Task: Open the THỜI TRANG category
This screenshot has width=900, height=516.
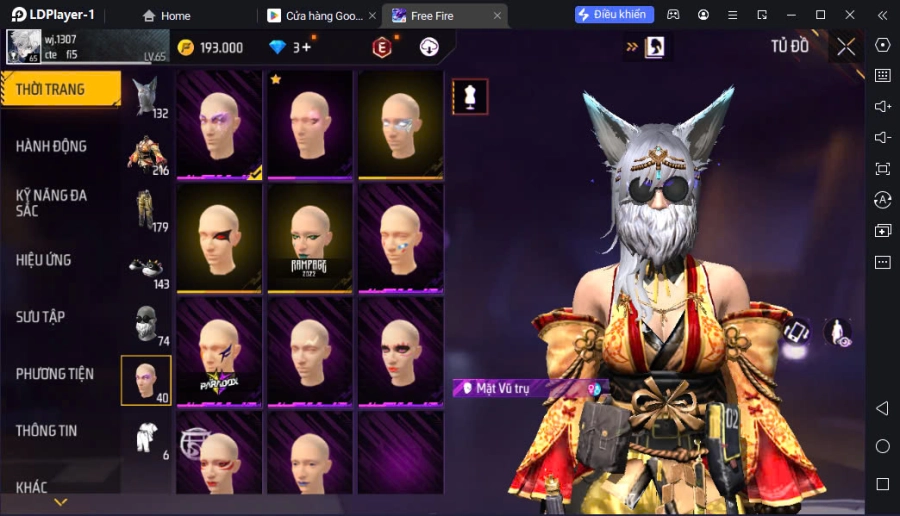Action: pos(60,89)
